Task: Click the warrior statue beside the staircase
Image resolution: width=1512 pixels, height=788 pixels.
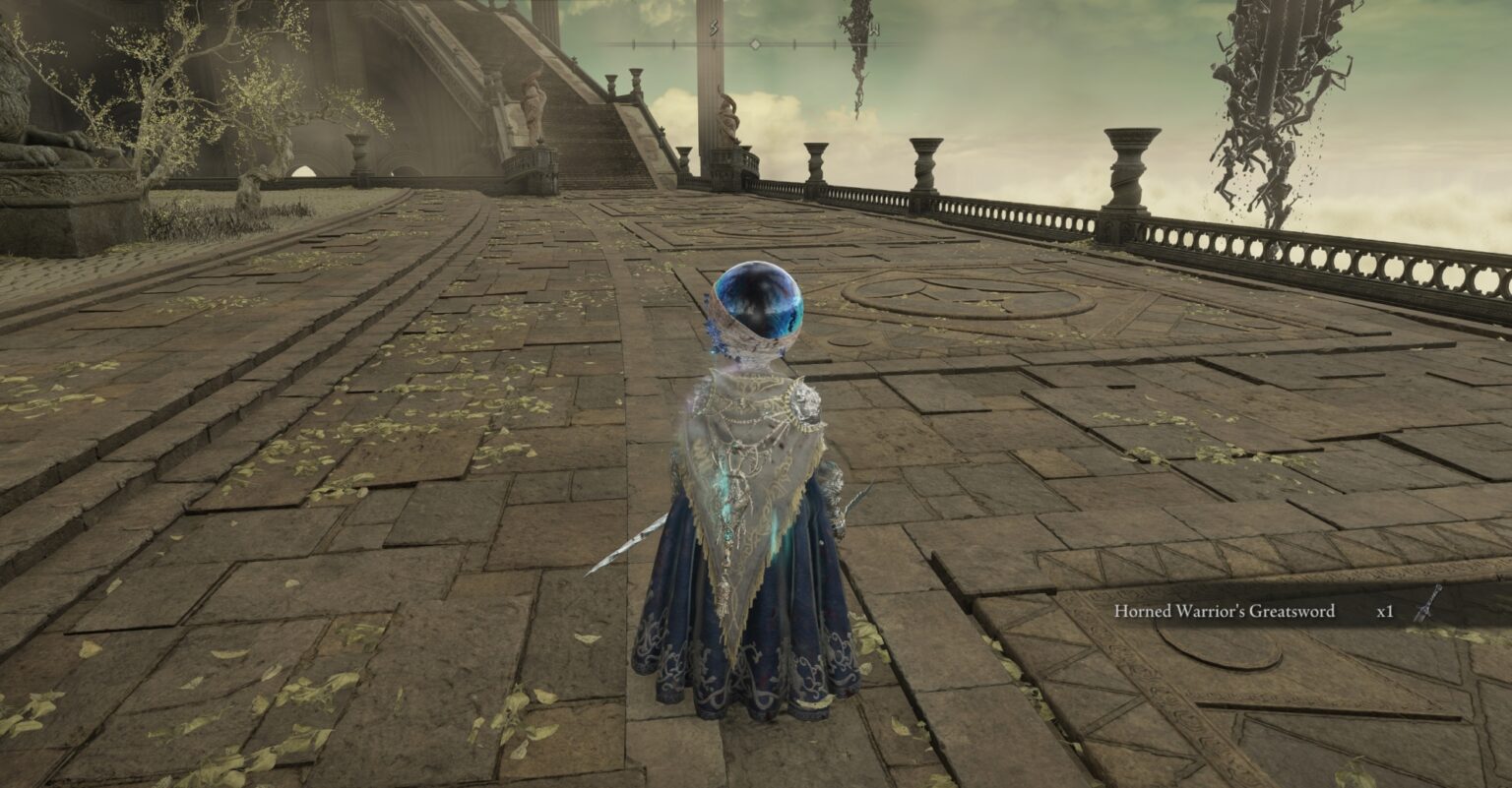Action: tap(533, 108)
